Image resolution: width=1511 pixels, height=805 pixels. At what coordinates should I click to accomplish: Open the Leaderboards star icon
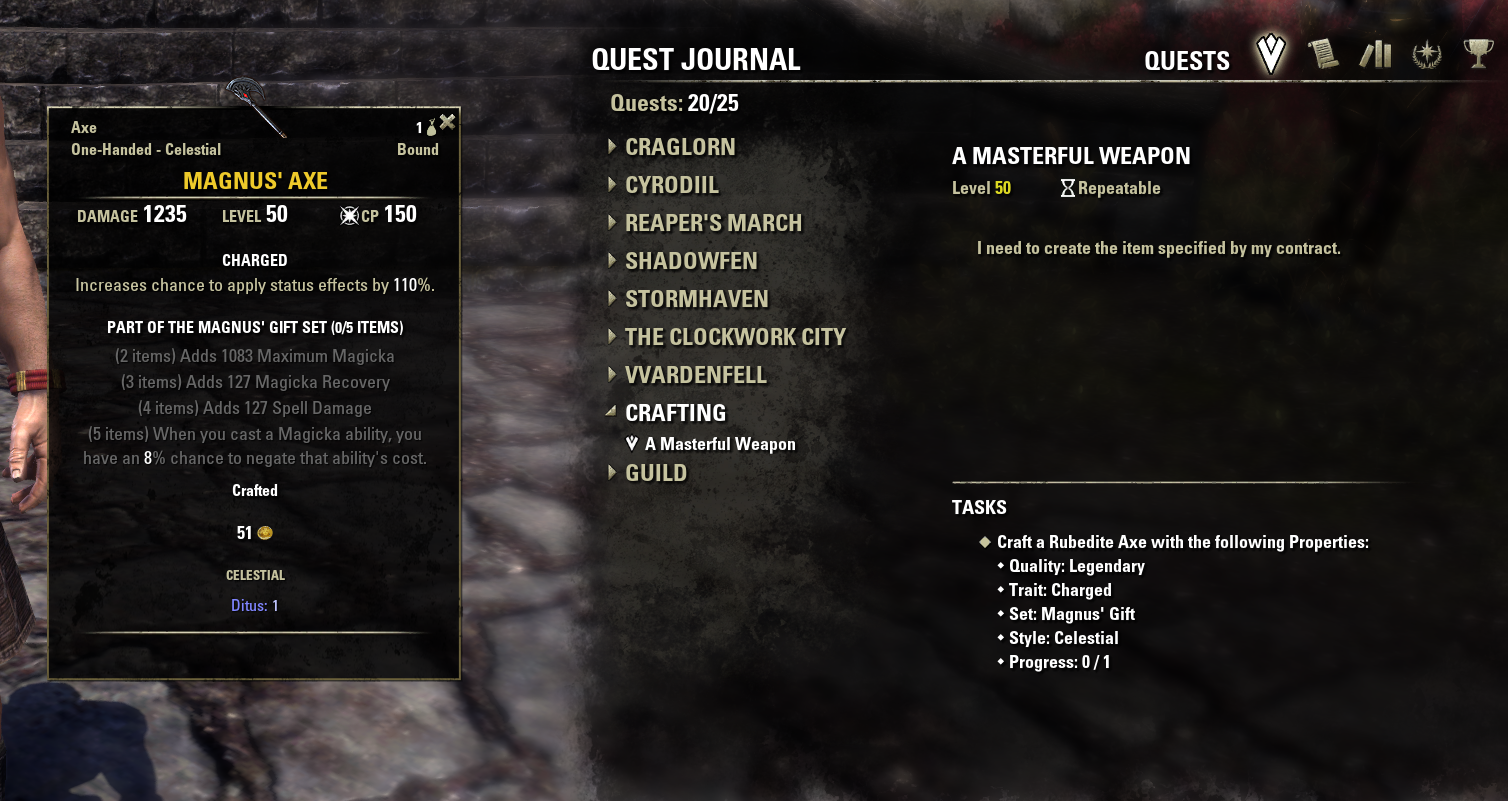(x=1428, y=55)
